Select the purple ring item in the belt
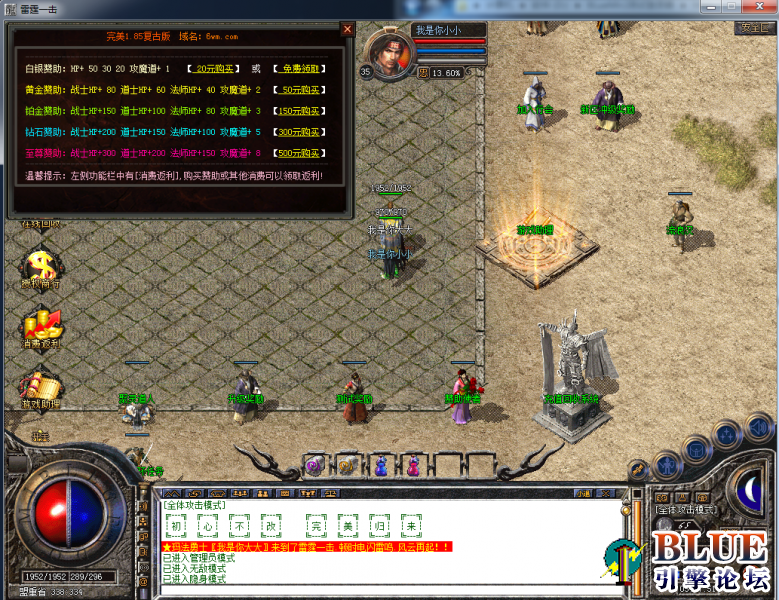 314,465
